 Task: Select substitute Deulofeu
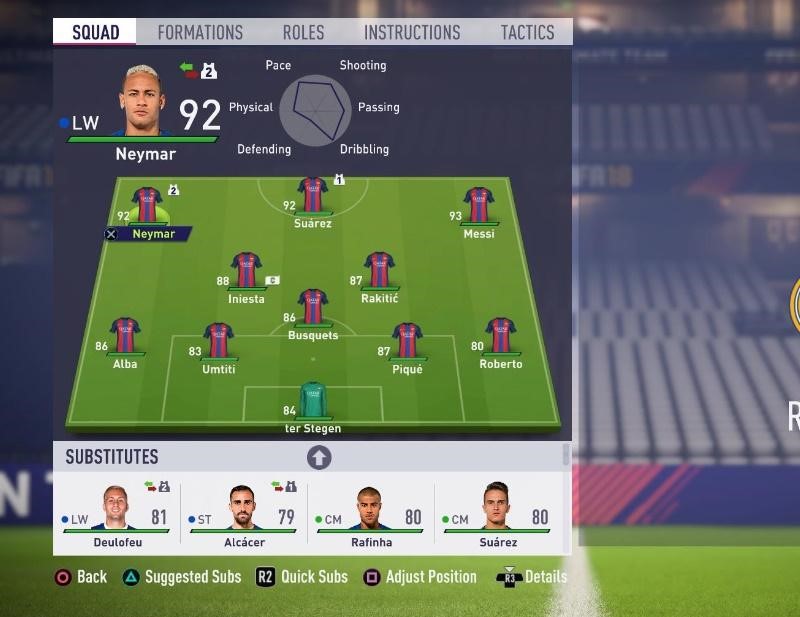[117, 512]
